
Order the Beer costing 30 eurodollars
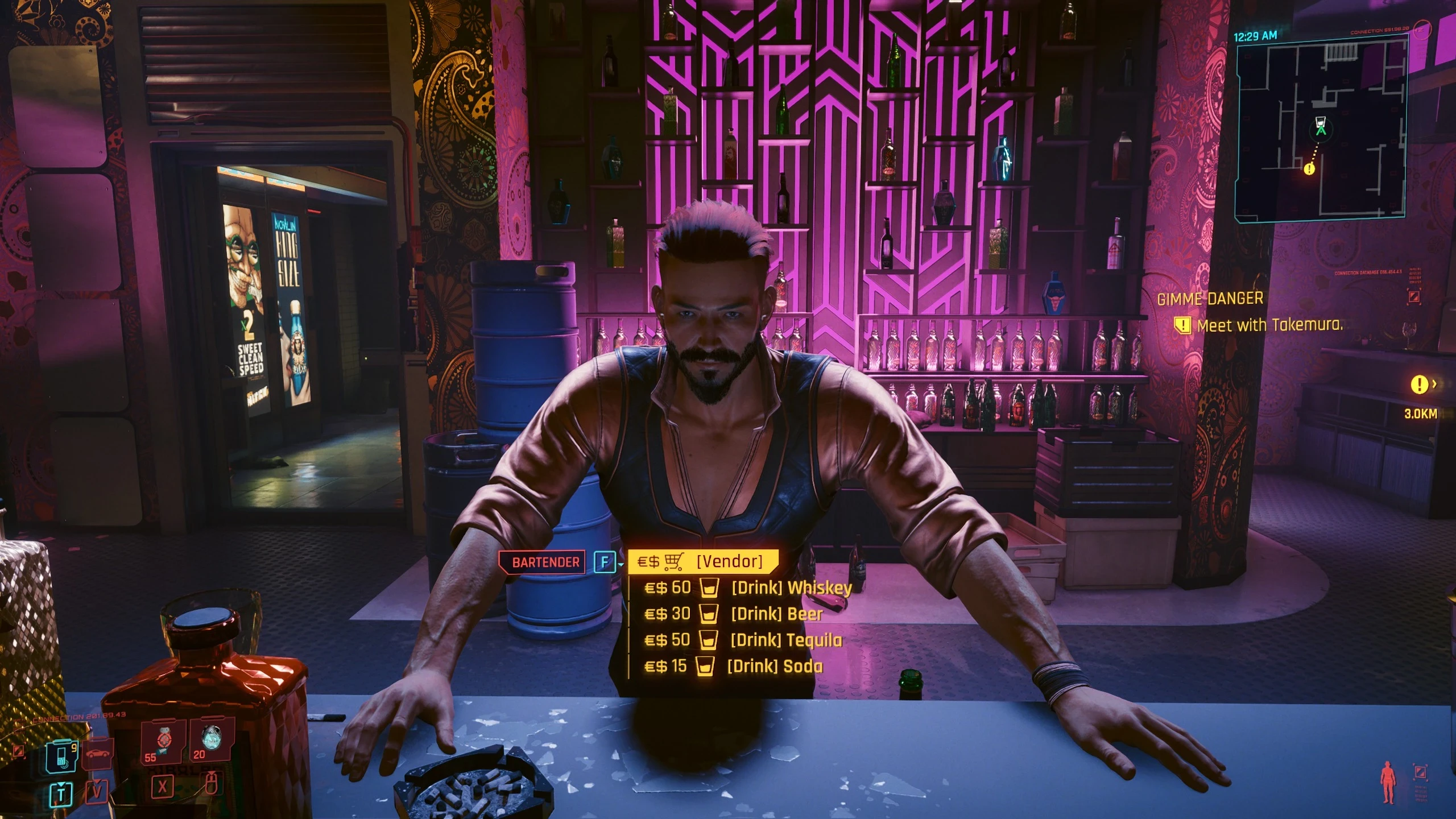pyautogui.click(x=773, y=613)
